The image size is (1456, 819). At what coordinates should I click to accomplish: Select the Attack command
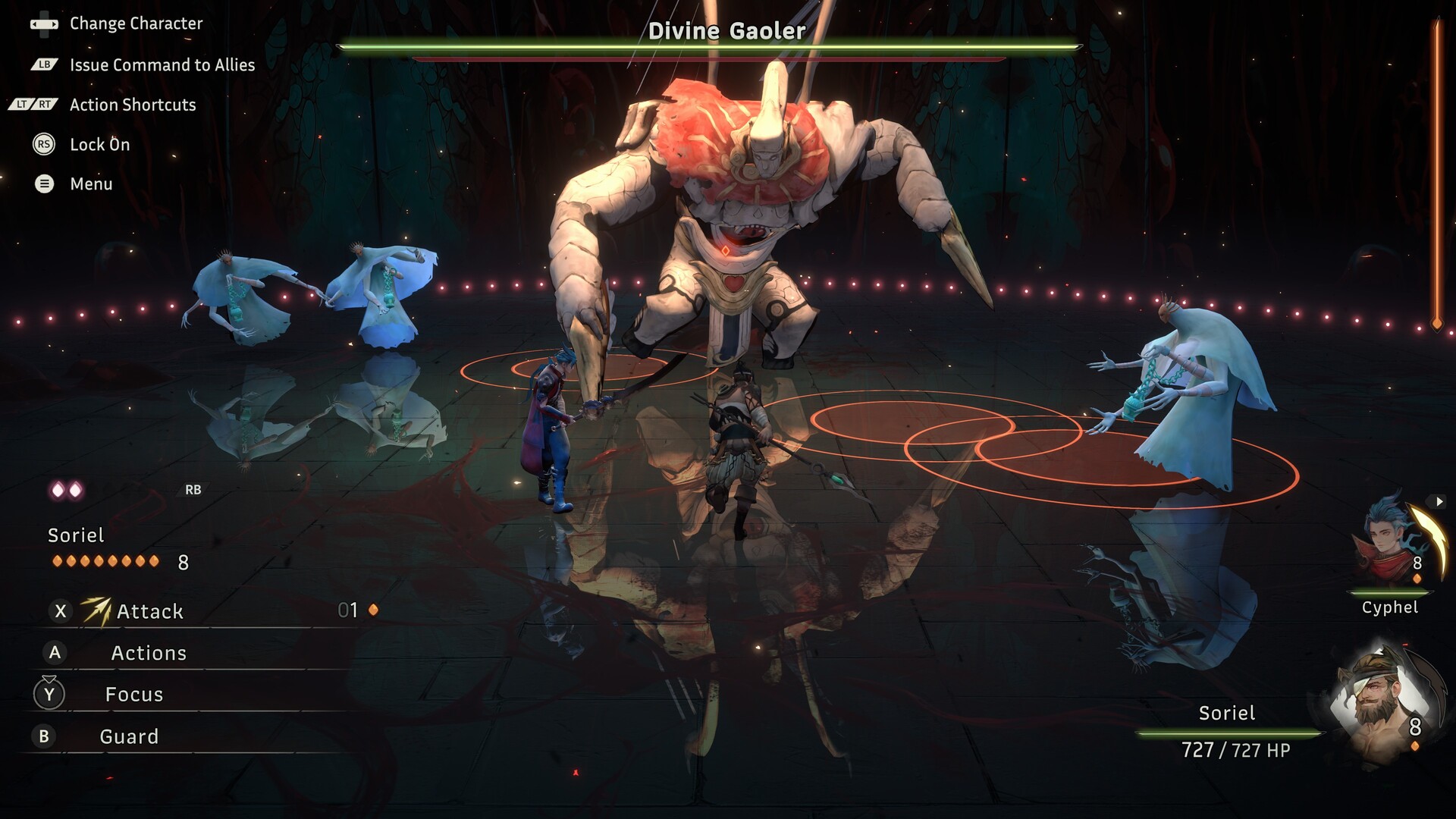pyautogui.click(x=149, y=611)
